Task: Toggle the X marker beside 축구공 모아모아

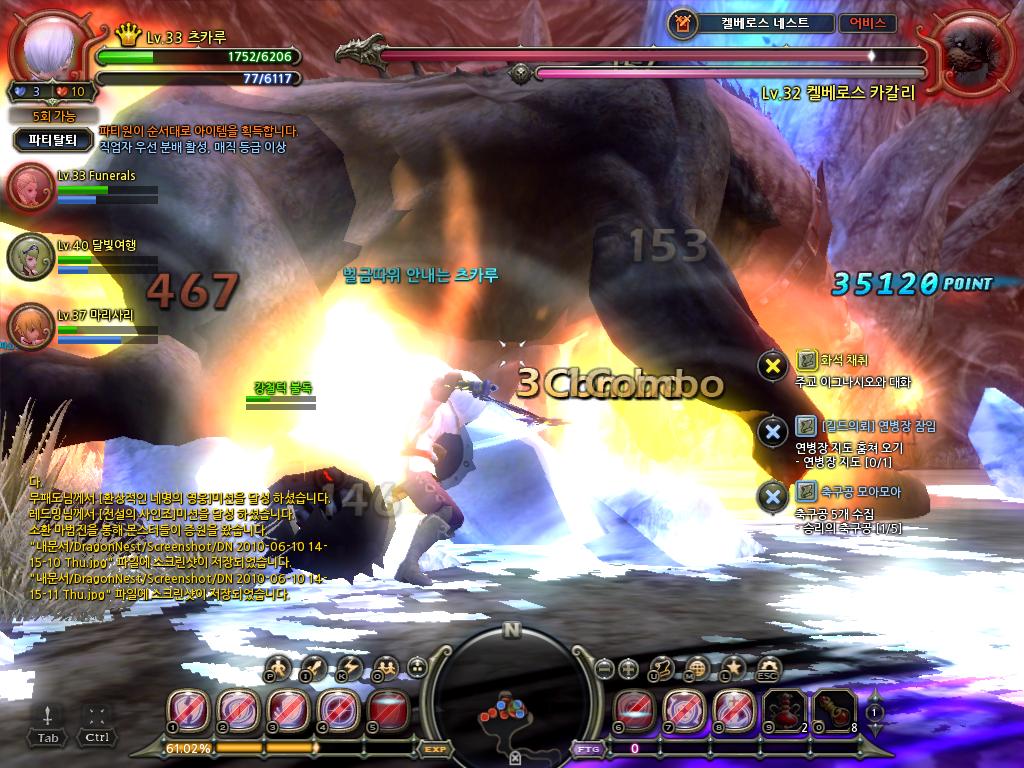Action: point(771,496)
